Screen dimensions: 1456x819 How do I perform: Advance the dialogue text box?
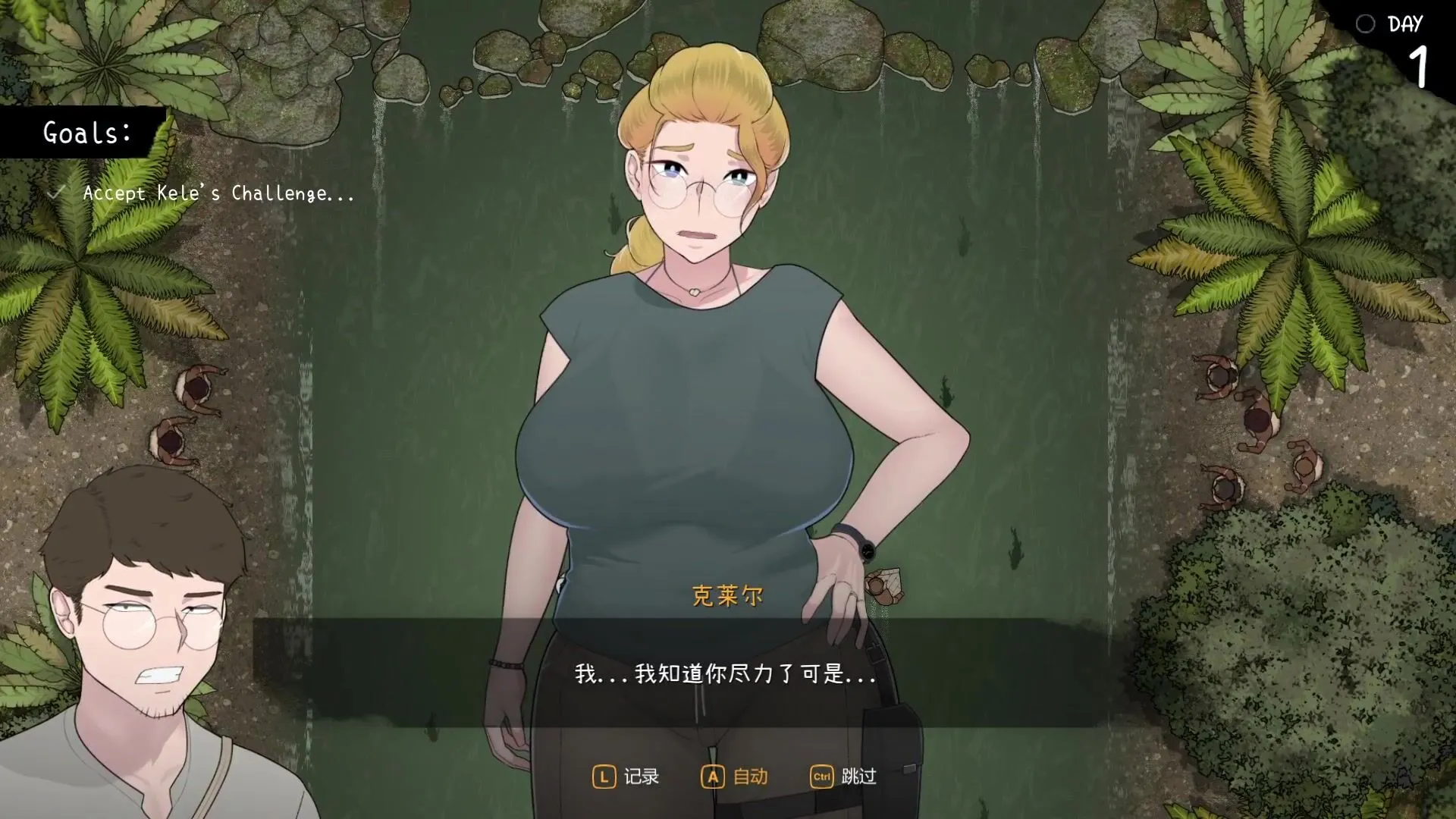725,673
